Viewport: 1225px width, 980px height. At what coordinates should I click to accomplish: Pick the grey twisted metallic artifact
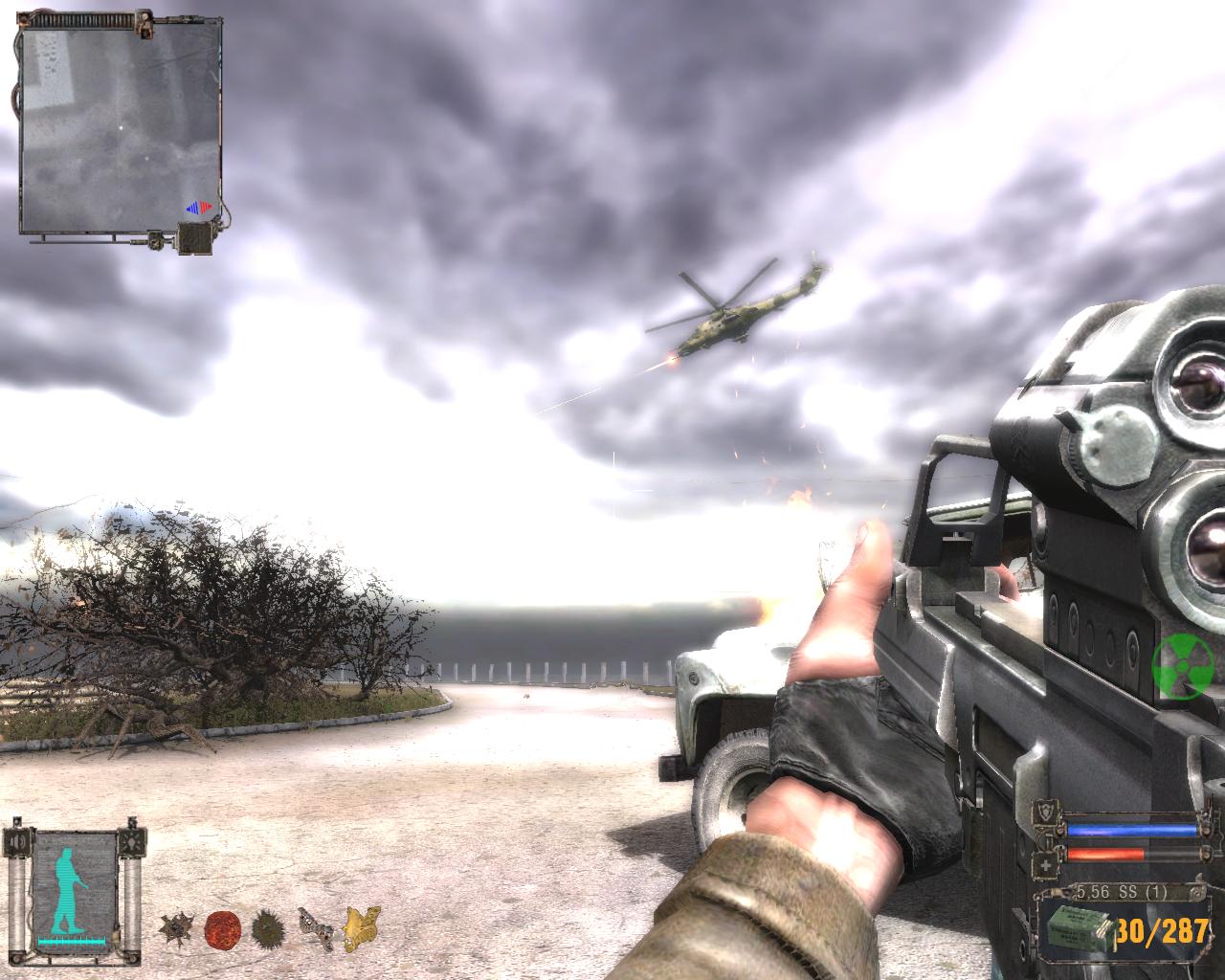pos(314,925)
